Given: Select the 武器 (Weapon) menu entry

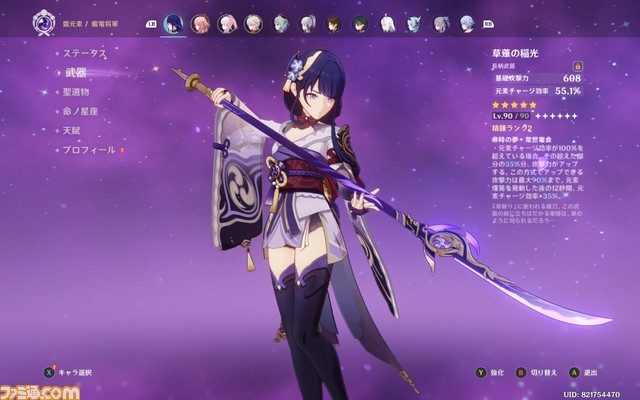Looking at the screenshot, I should click(x=77, y=73).
